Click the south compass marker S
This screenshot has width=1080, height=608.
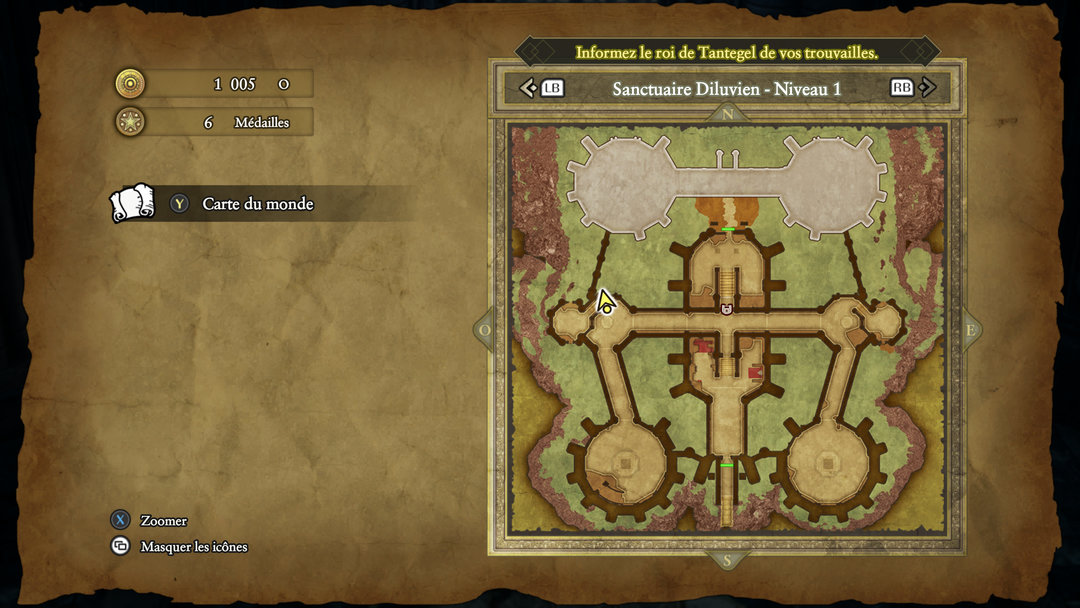[727, 561]
